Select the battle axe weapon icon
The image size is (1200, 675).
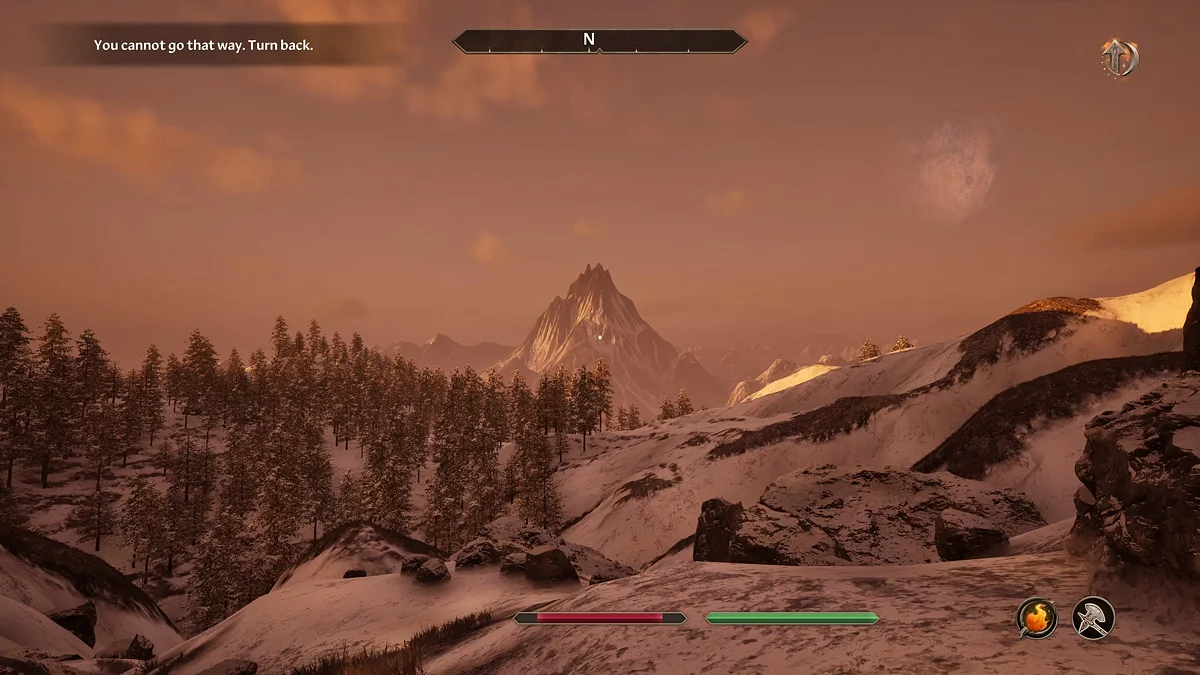click(x=1093, y=617)
